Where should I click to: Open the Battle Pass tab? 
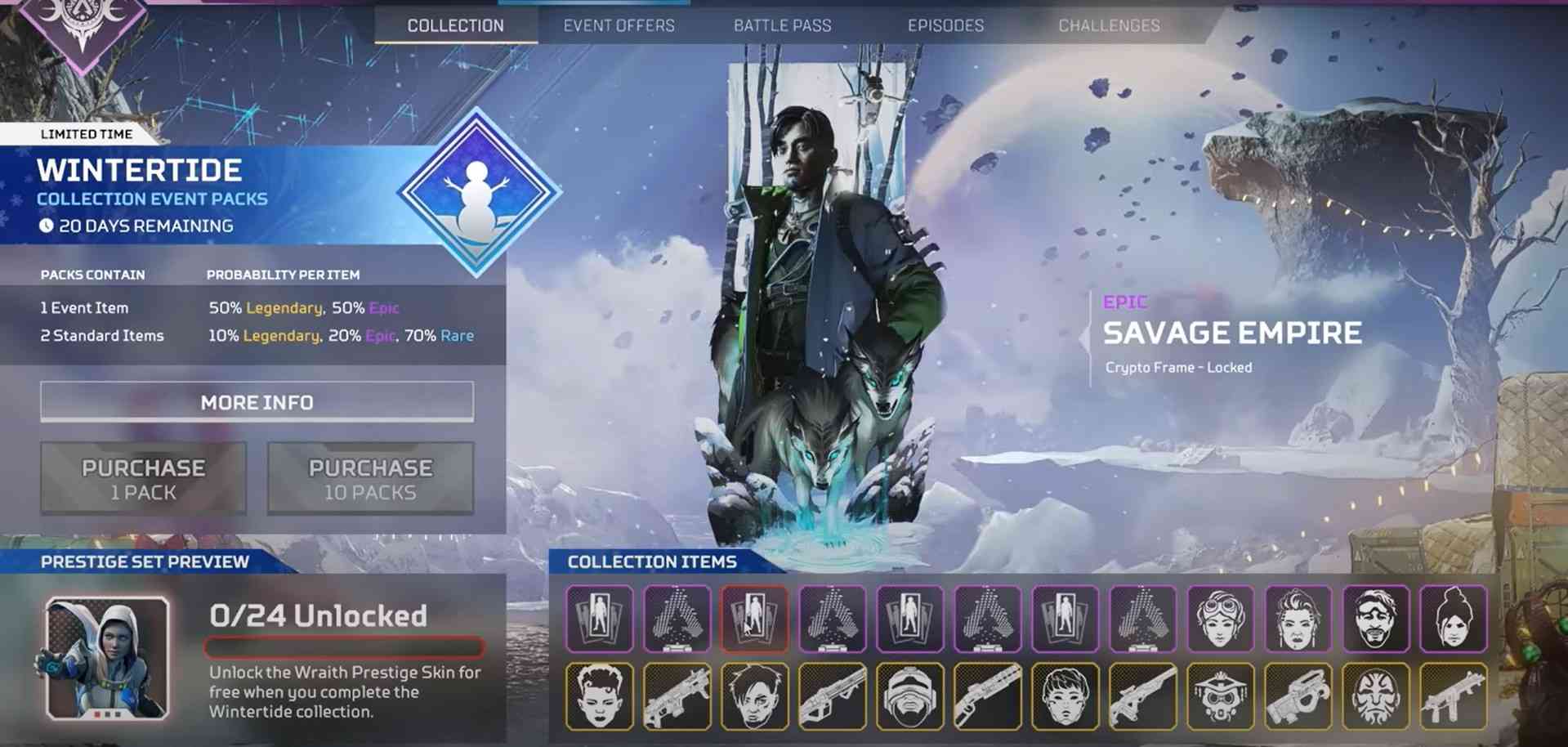coord(782,25)
